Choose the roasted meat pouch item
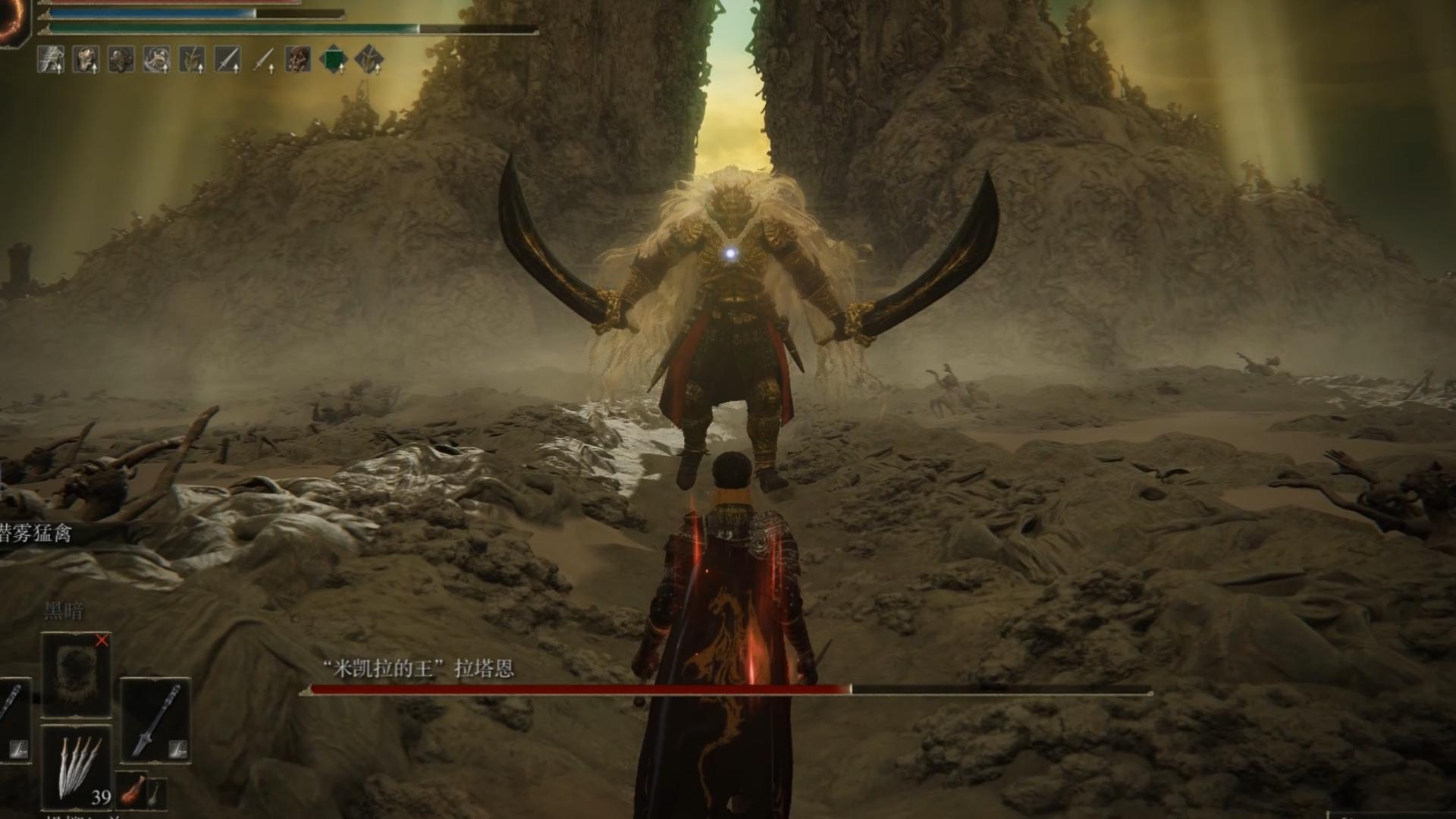Screen dimensions: 1456x819 pos(132,789)
